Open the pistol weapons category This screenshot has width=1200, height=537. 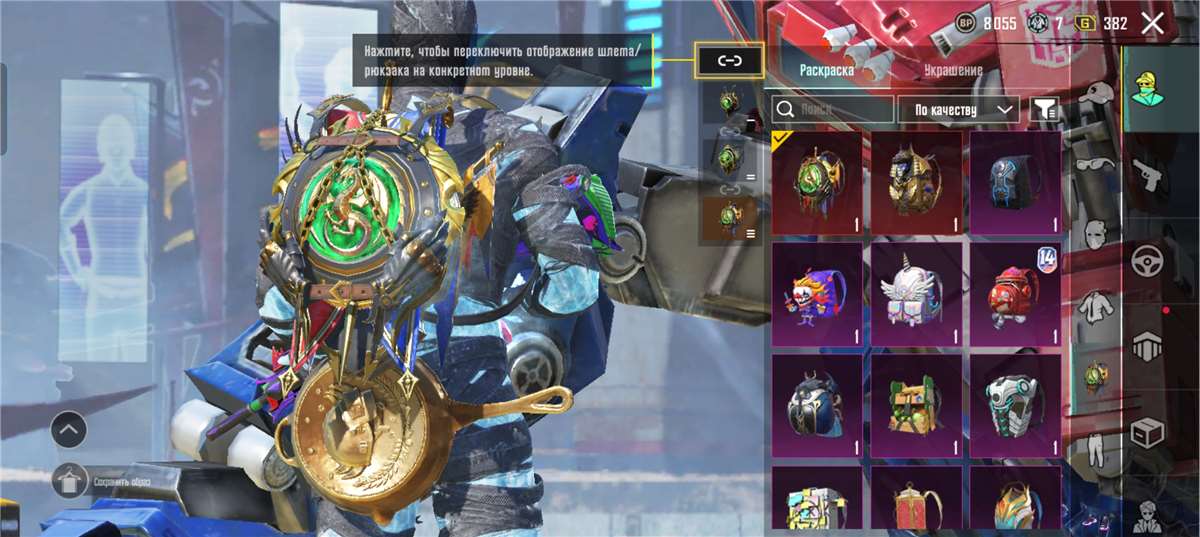pos(1147,176)
